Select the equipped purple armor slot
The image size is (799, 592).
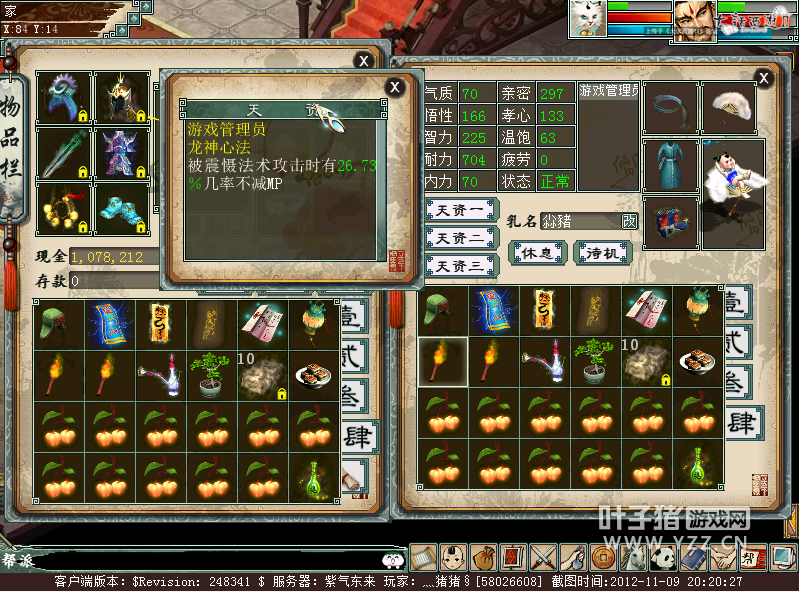click(122, 153)
